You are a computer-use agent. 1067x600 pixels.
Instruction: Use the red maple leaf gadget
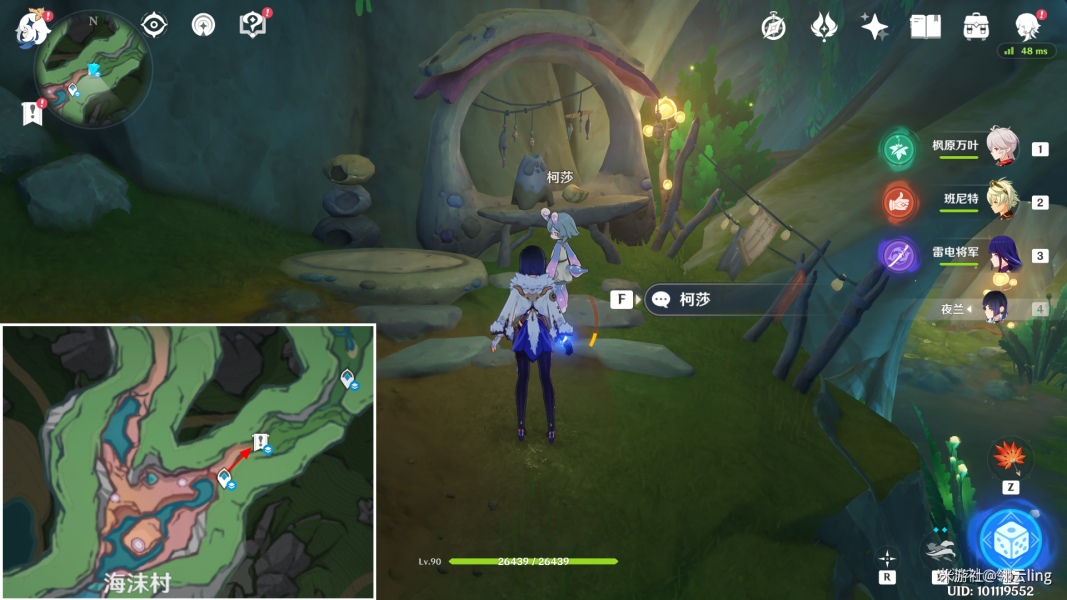pos(1010,459)
